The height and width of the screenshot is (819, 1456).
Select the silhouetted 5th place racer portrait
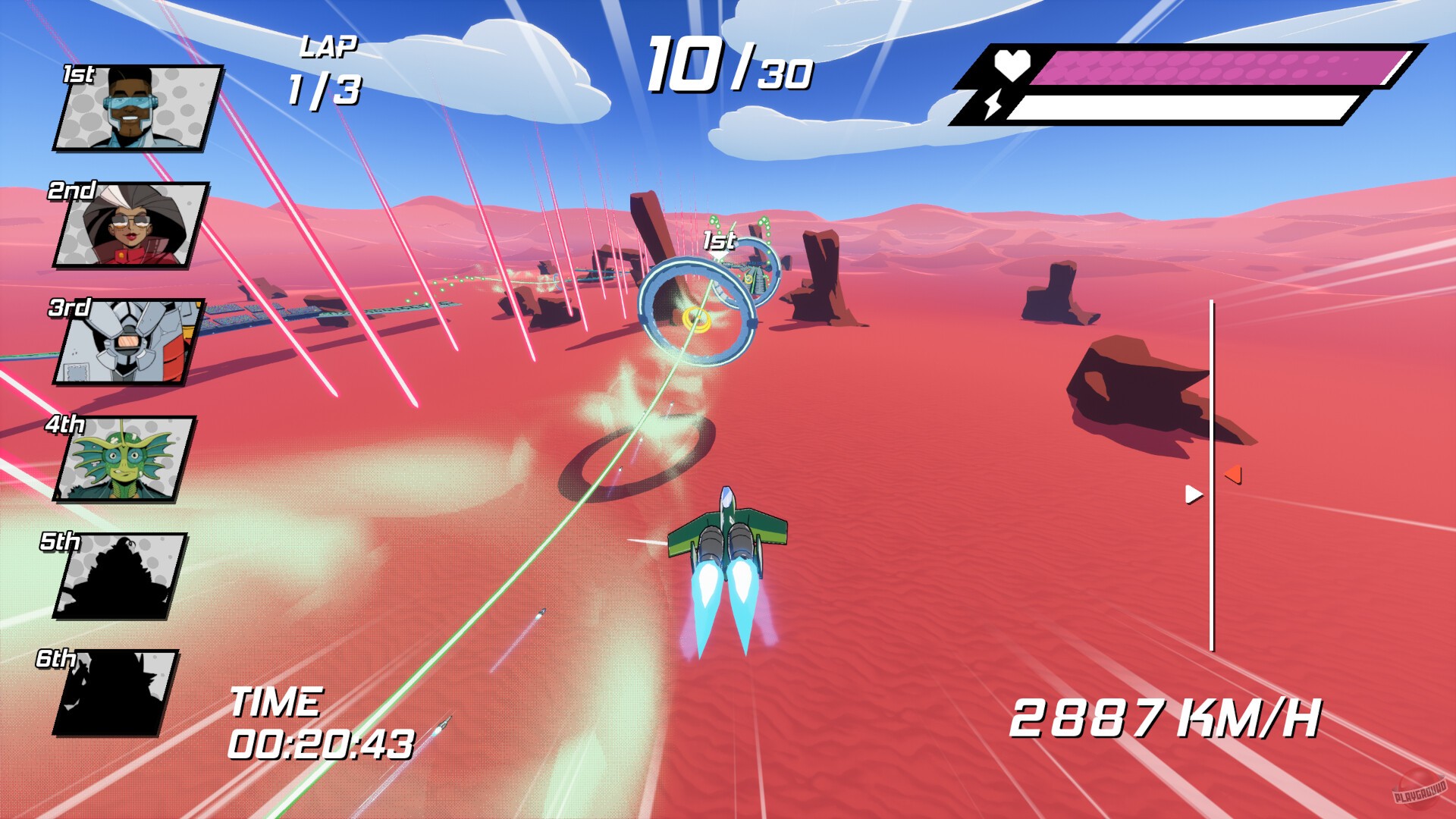tap(121, 576)
